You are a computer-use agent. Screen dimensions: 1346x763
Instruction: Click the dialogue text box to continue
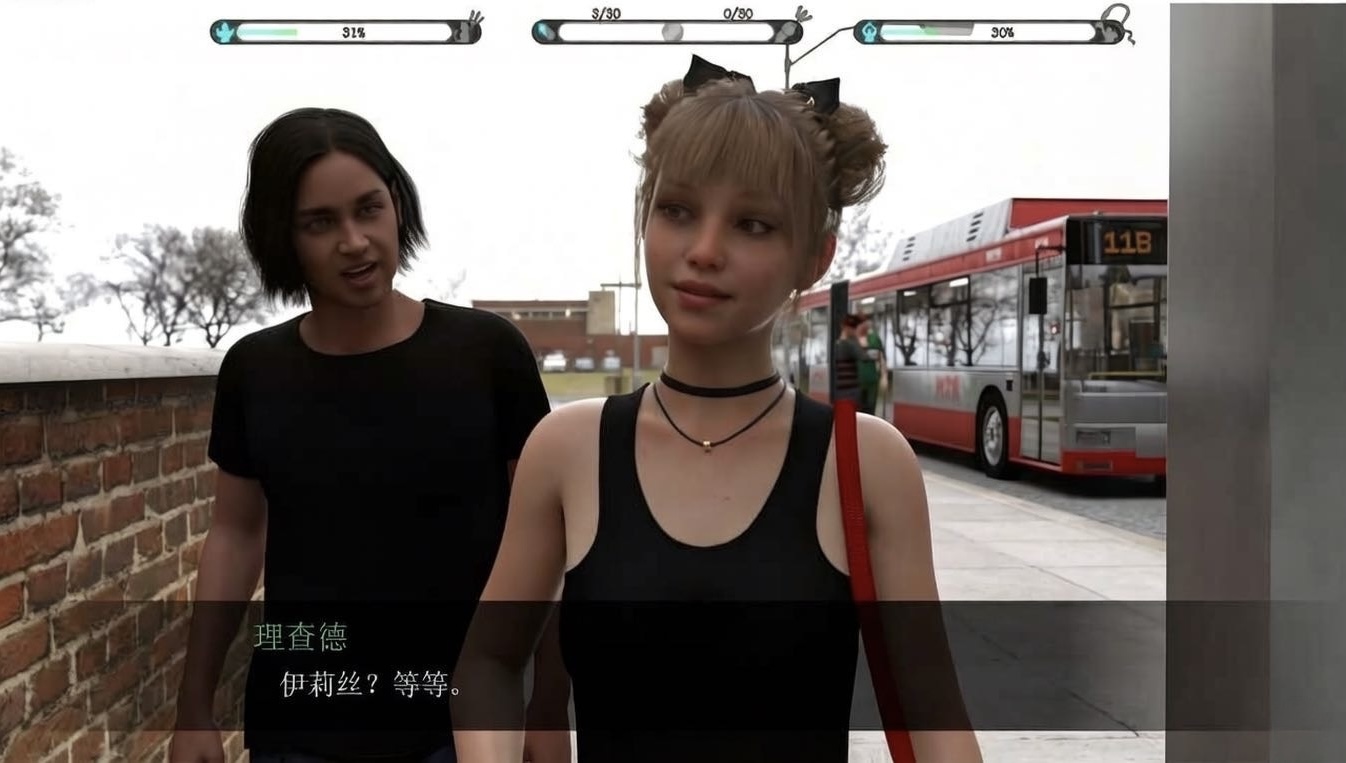point(672,666)
